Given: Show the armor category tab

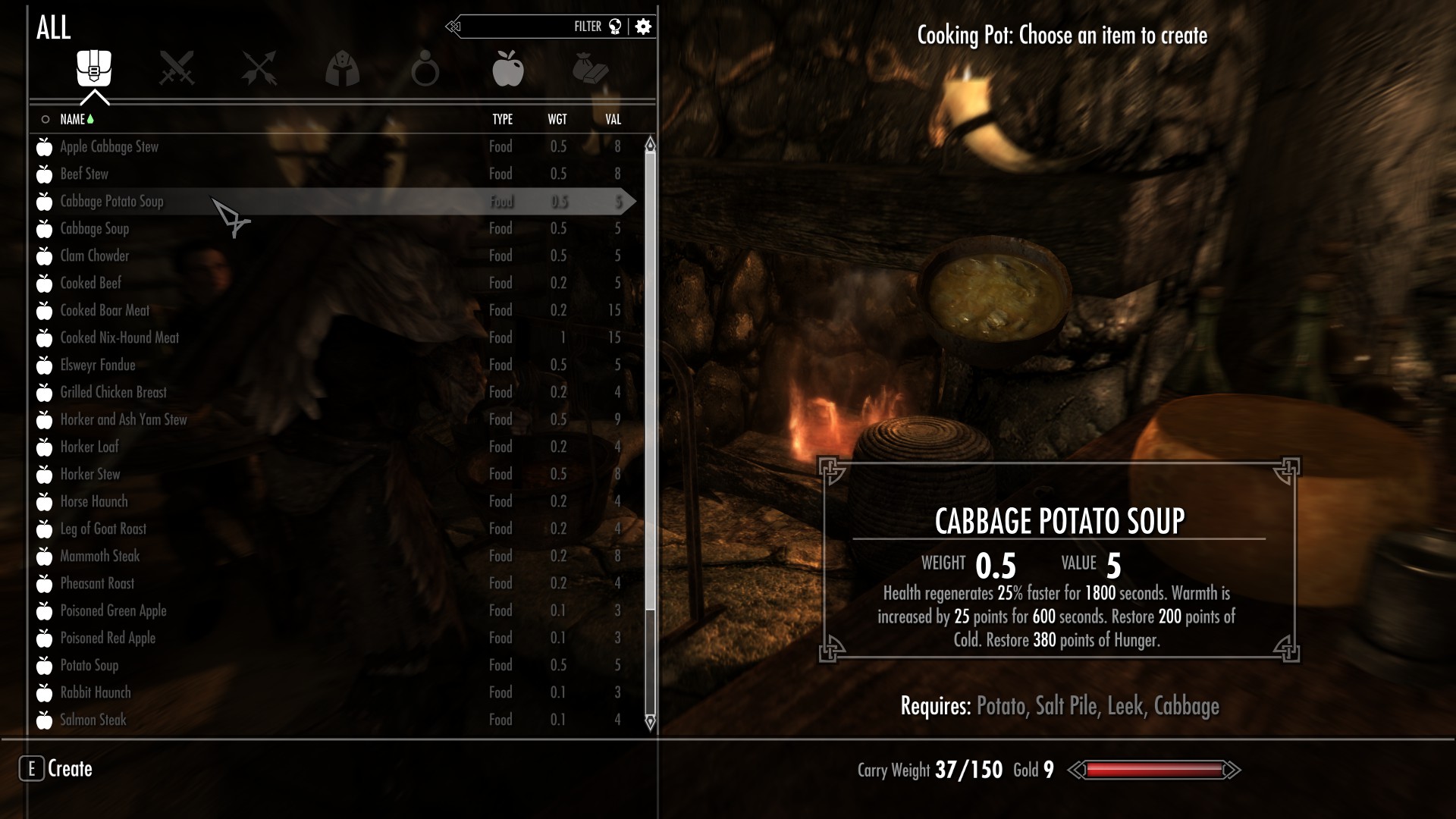Looking at the screenshot, I should pos(342,69).
